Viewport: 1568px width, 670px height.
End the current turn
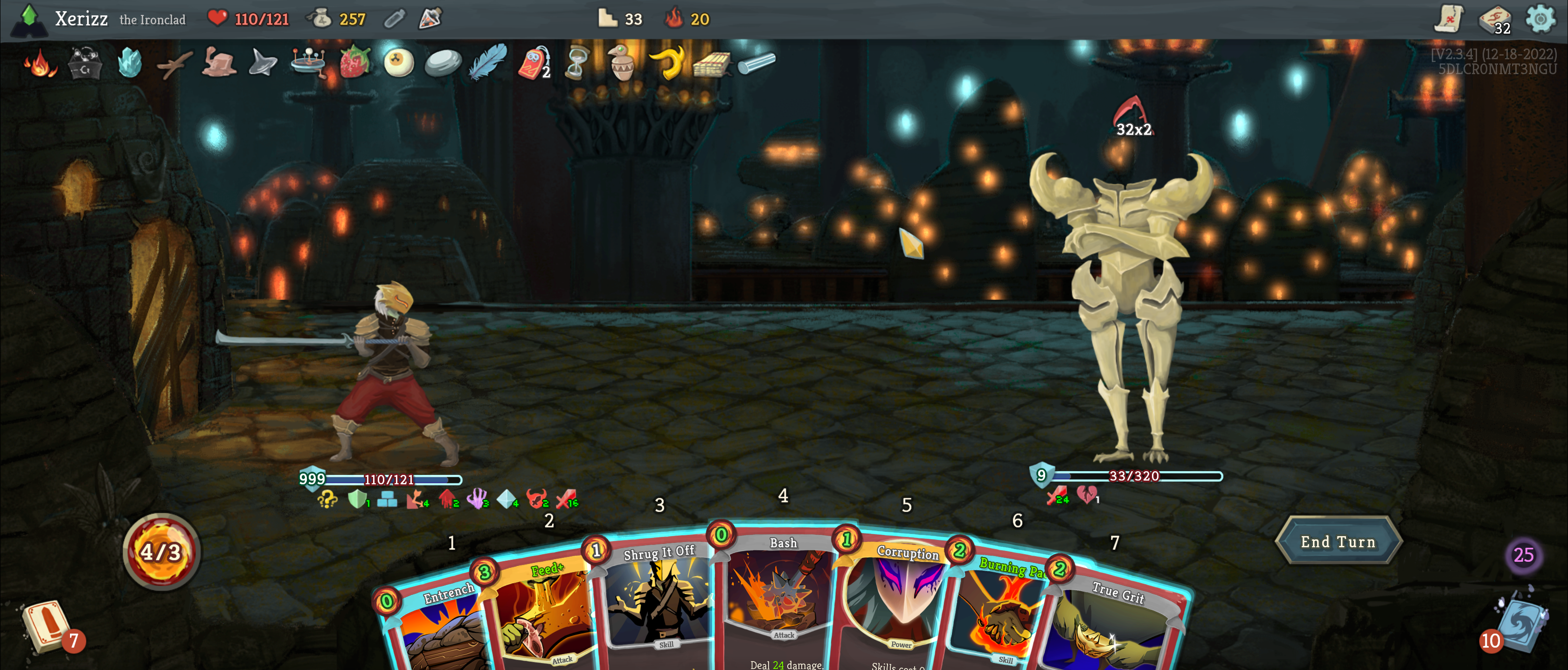pyautogui.click(x=1338, y=542)
